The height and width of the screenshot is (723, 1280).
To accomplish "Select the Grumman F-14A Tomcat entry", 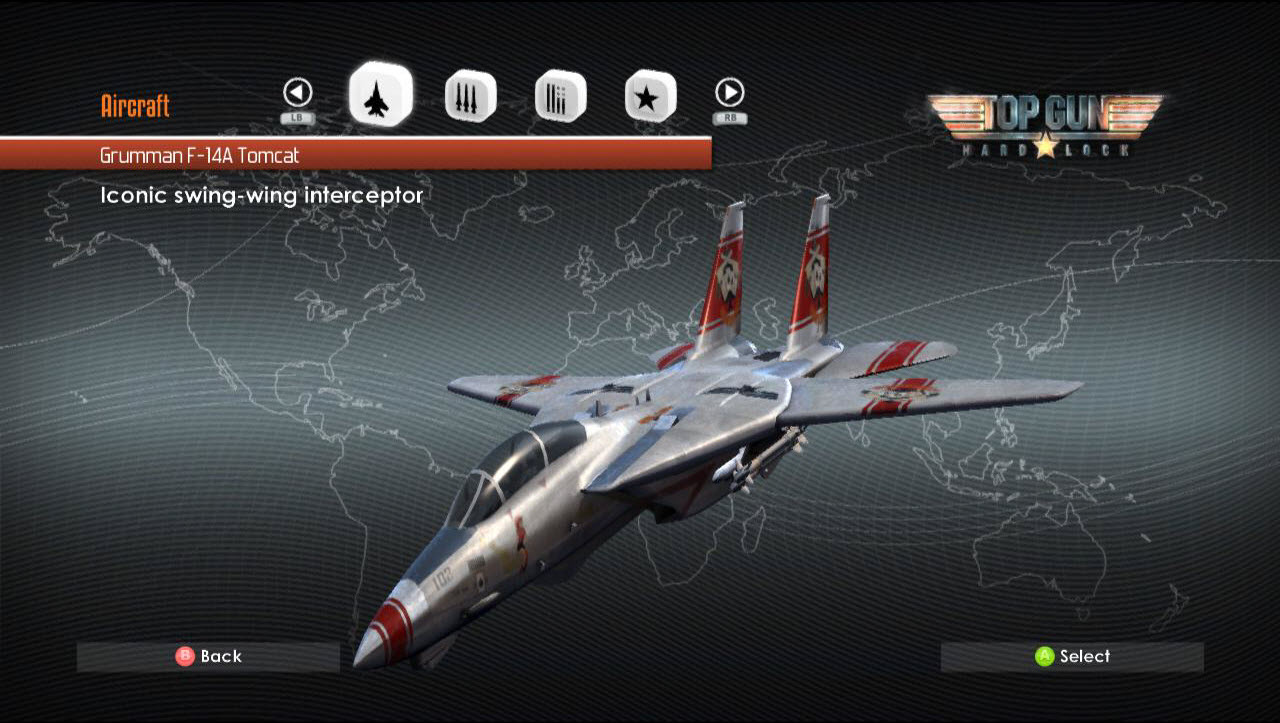I will click(x=355, y=155).
